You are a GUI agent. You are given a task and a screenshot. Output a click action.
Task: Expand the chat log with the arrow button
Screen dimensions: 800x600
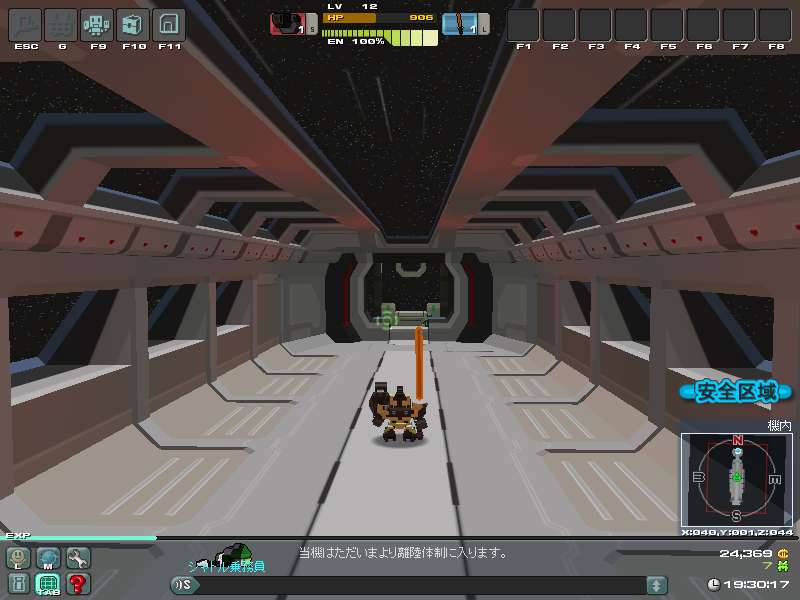click(x=656, y=585)
